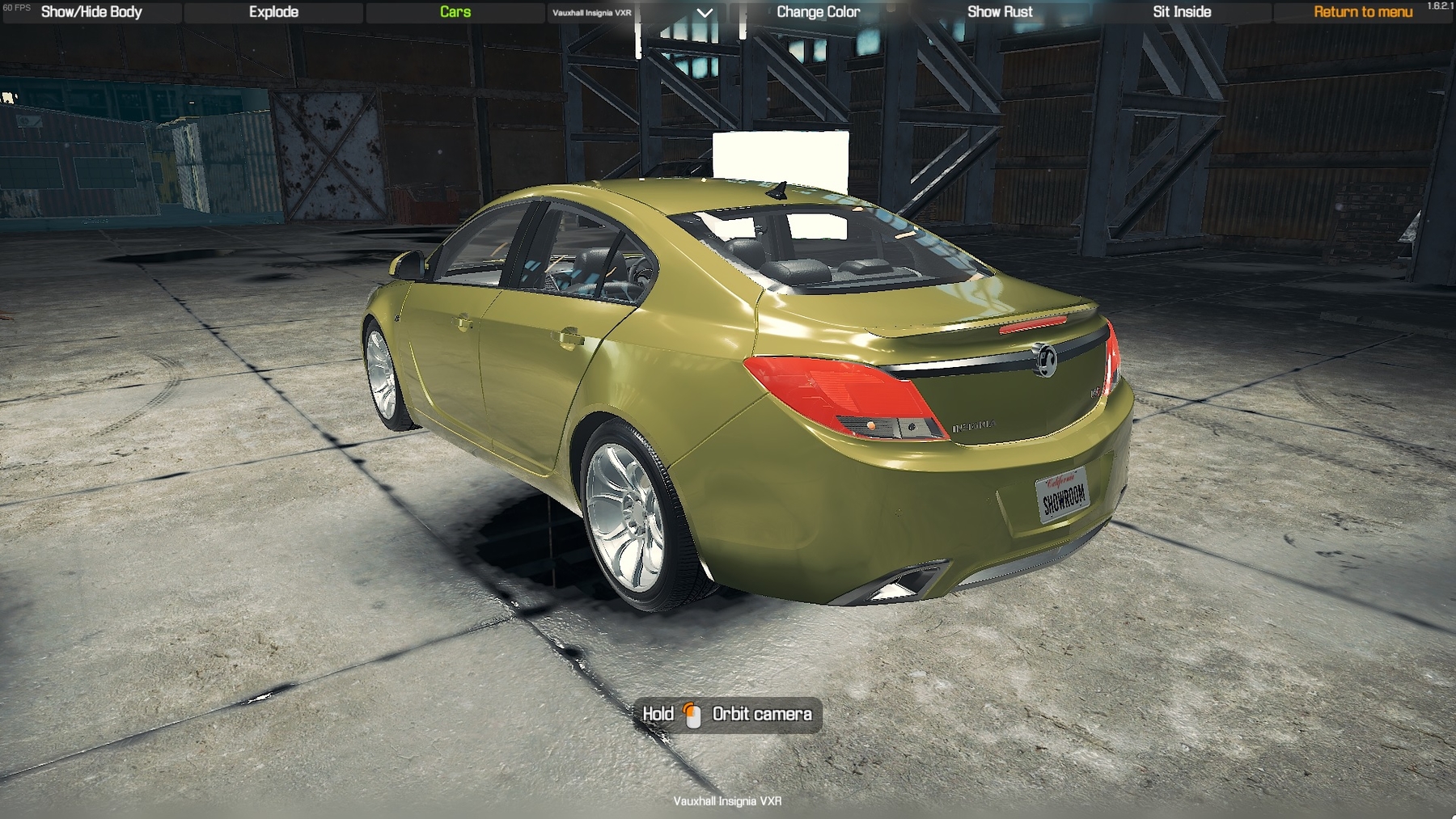
Task: Click Explode to disassemble the car
Action: (273, 12)
